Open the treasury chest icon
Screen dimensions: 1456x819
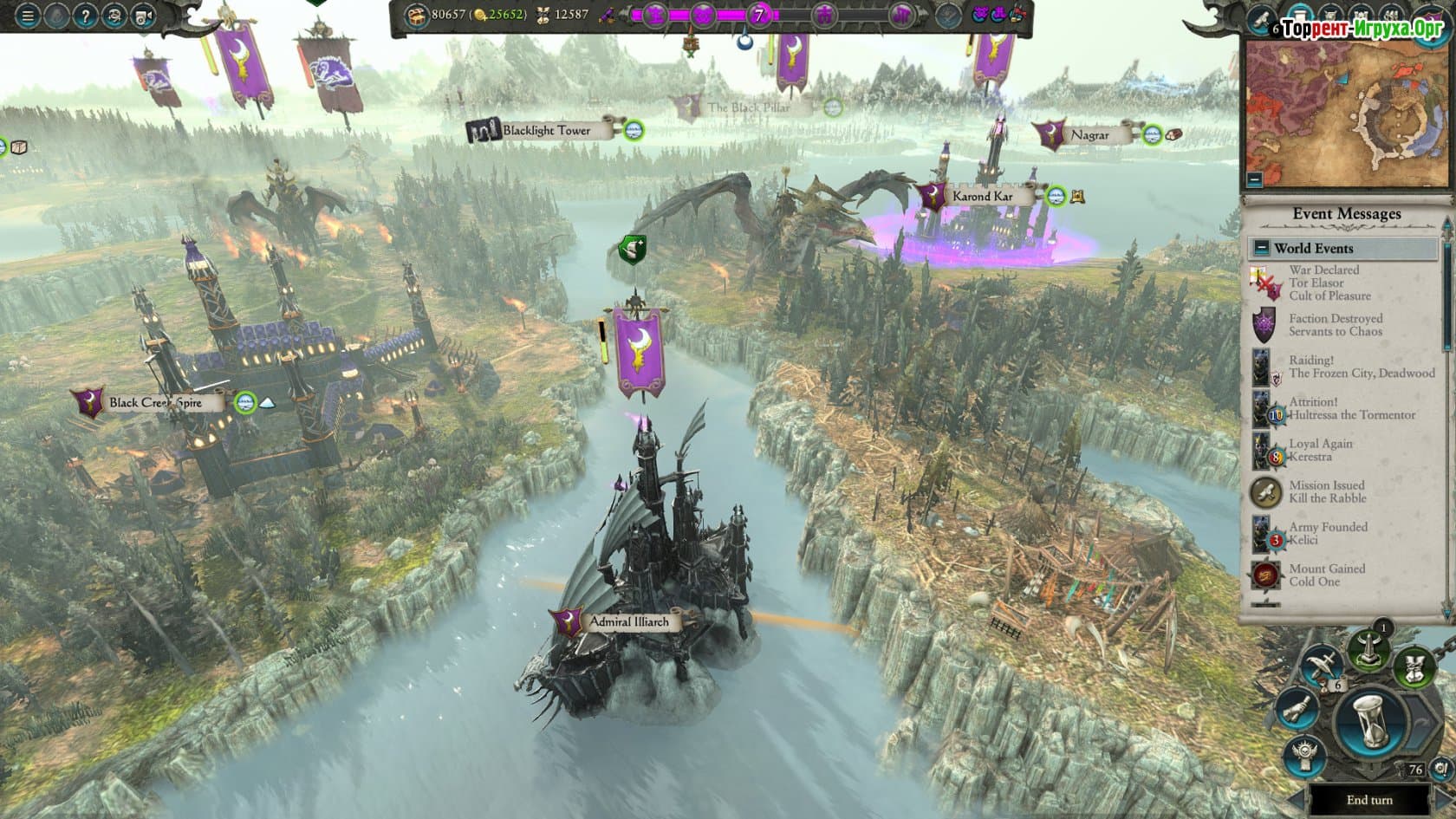click(418, 15)
